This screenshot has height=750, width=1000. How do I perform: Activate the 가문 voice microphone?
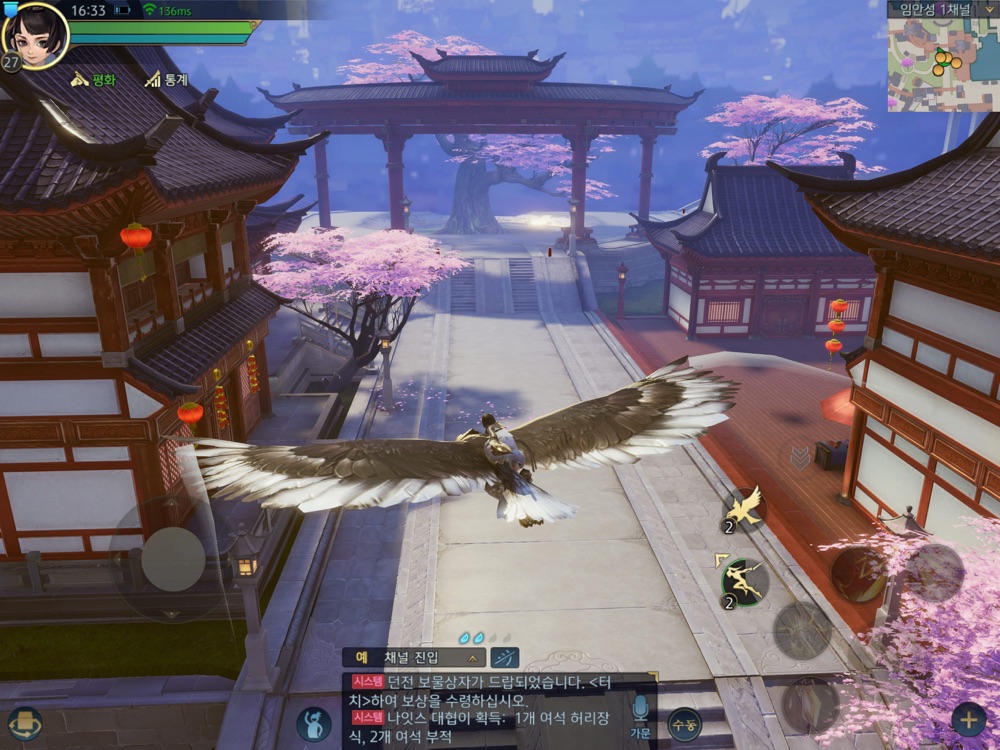tap(641, 714)
